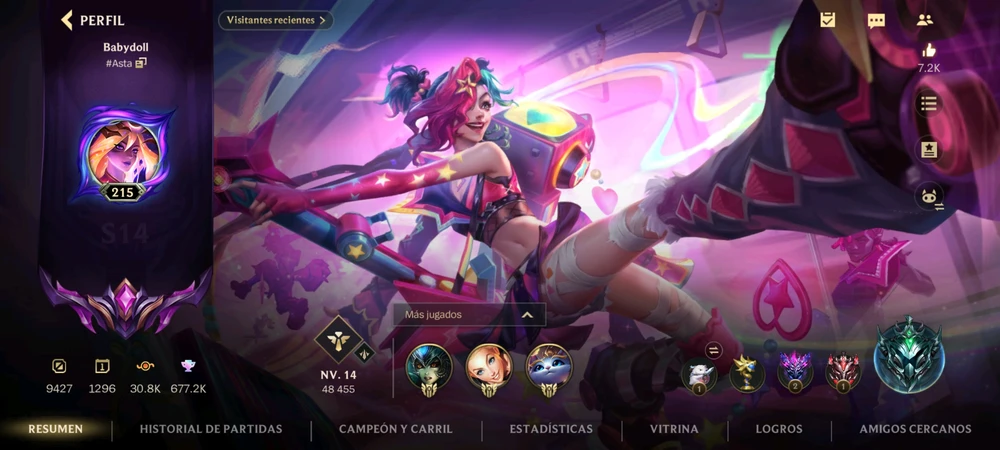Screen dimensions: 1000x450
Task: Show the Estadísticas tab
Action: point(551,429)
